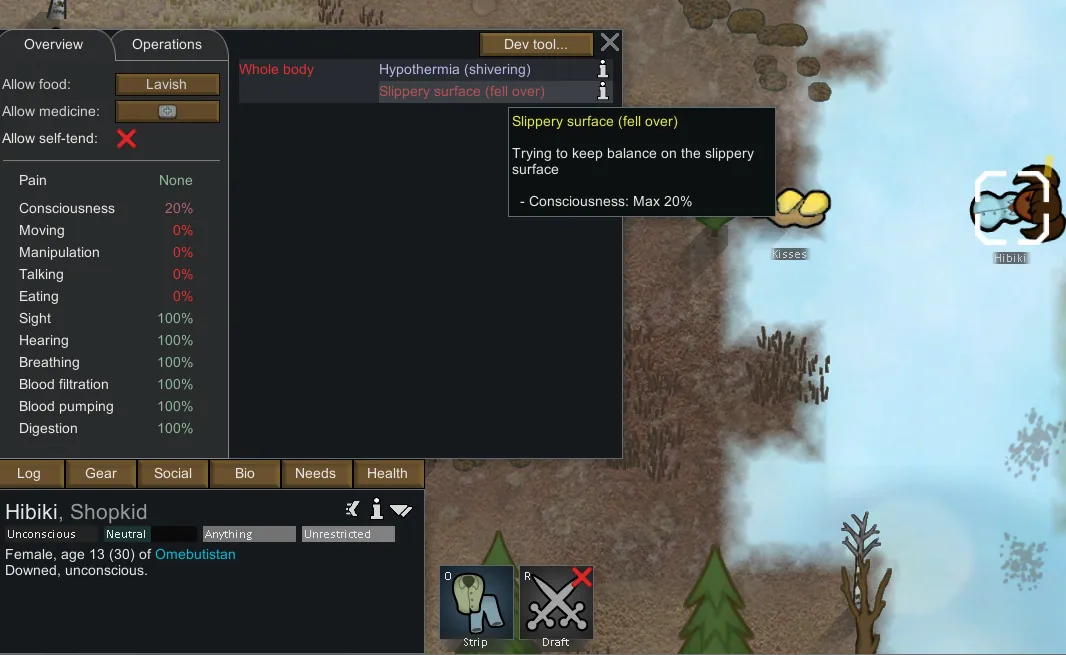Switch to the Operations tab

pyautogui.click(x=167, y=44)
